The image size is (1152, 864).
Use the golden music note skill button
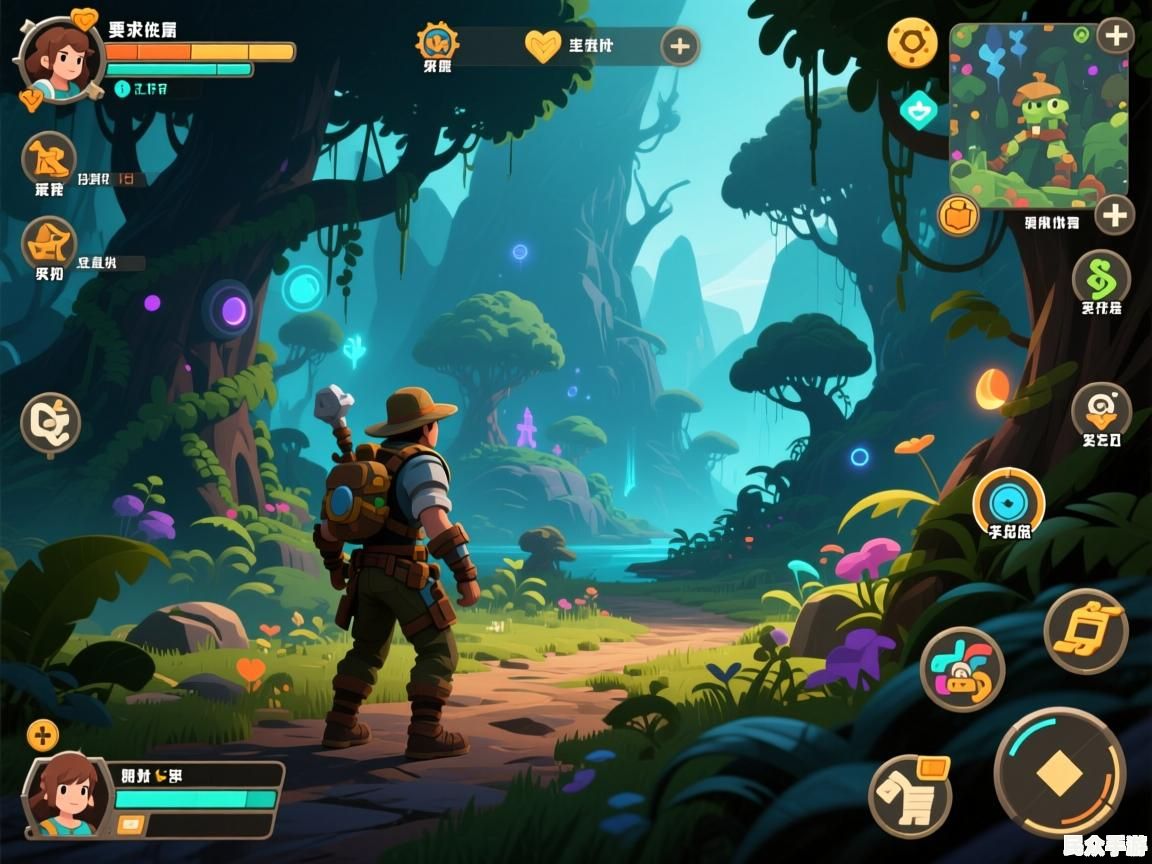coord(1085,631)
